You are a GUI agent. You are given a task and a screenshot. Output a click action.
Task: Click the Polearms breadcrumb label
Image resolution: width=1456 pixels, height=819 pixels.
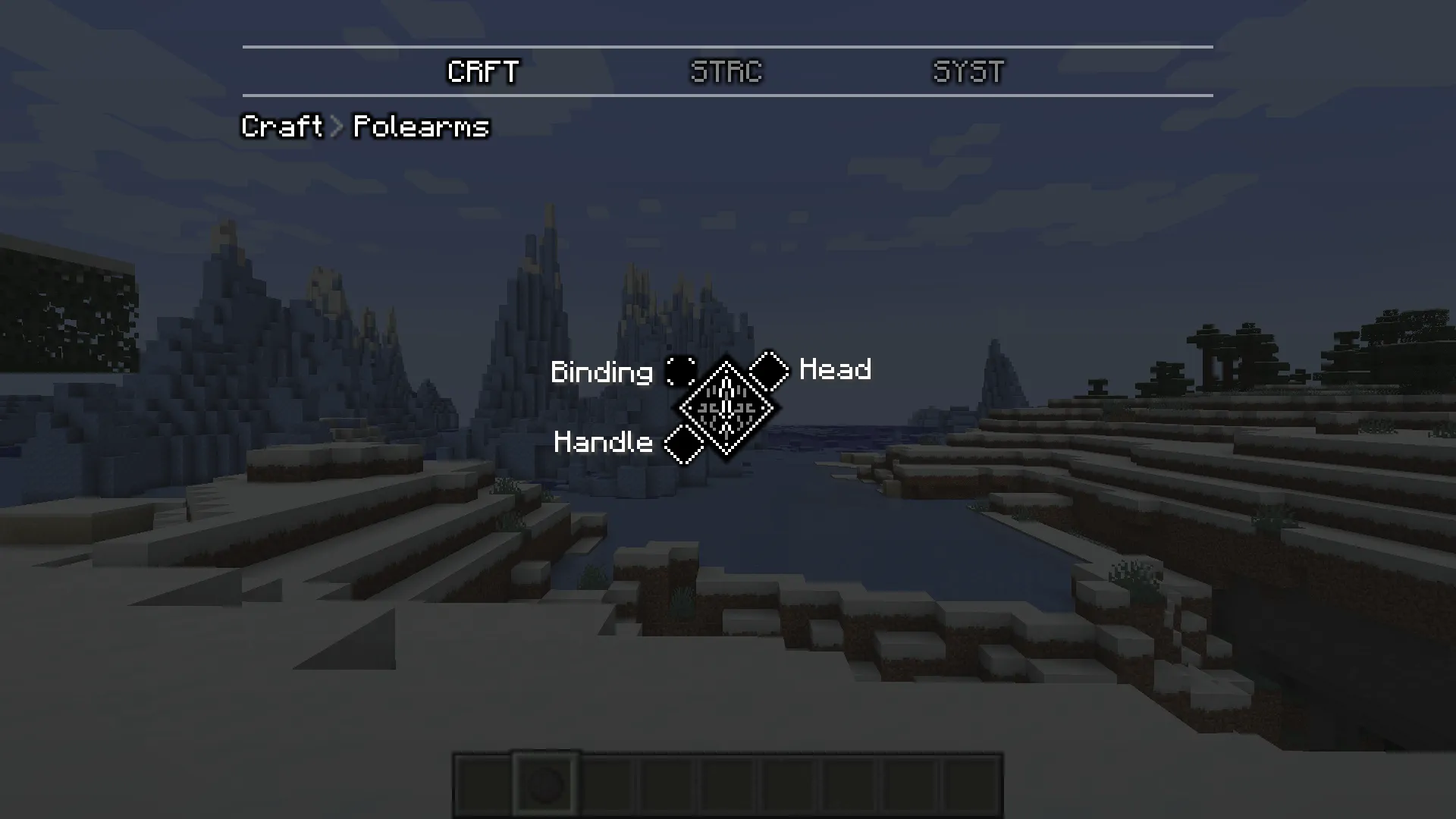click(420, 127)
